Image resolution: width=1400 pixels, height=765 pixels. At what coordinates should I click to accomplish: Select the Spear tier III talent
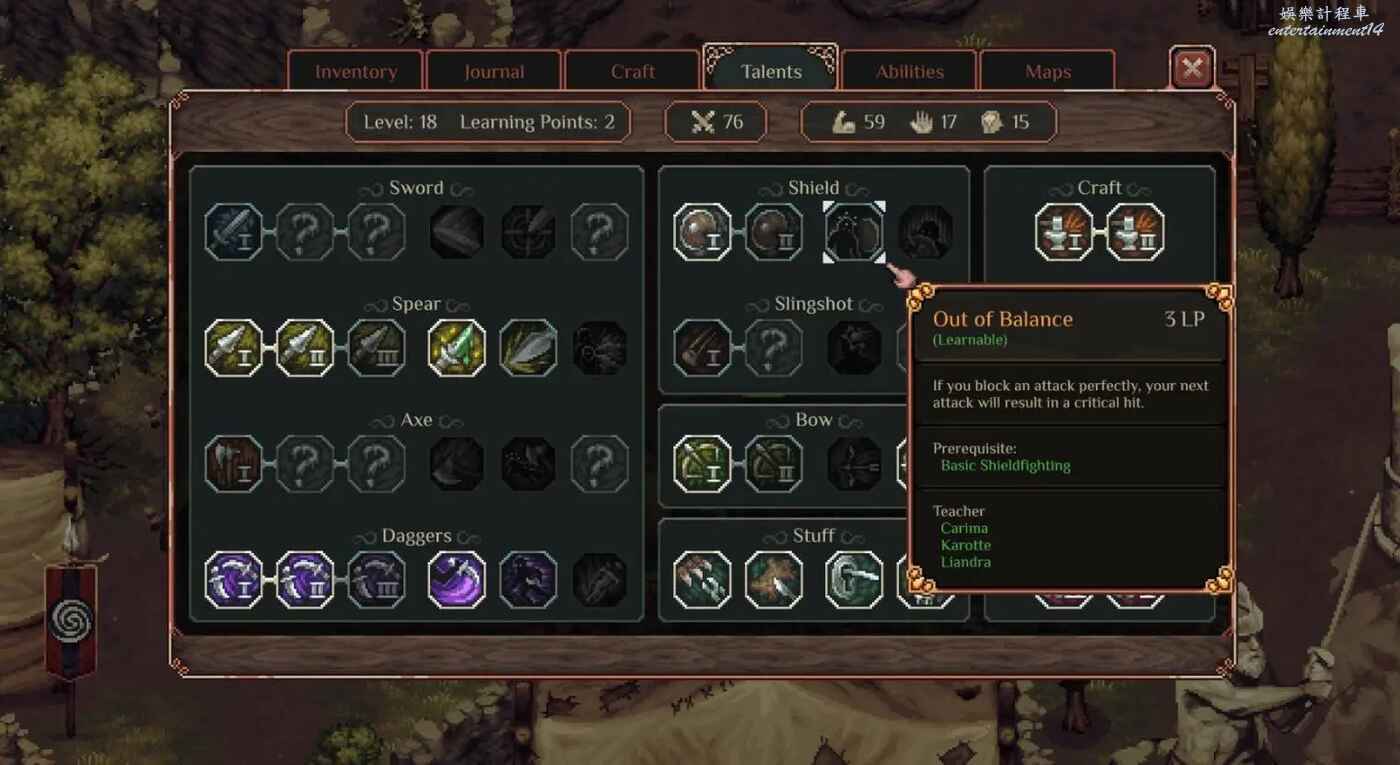click(377, 348)
